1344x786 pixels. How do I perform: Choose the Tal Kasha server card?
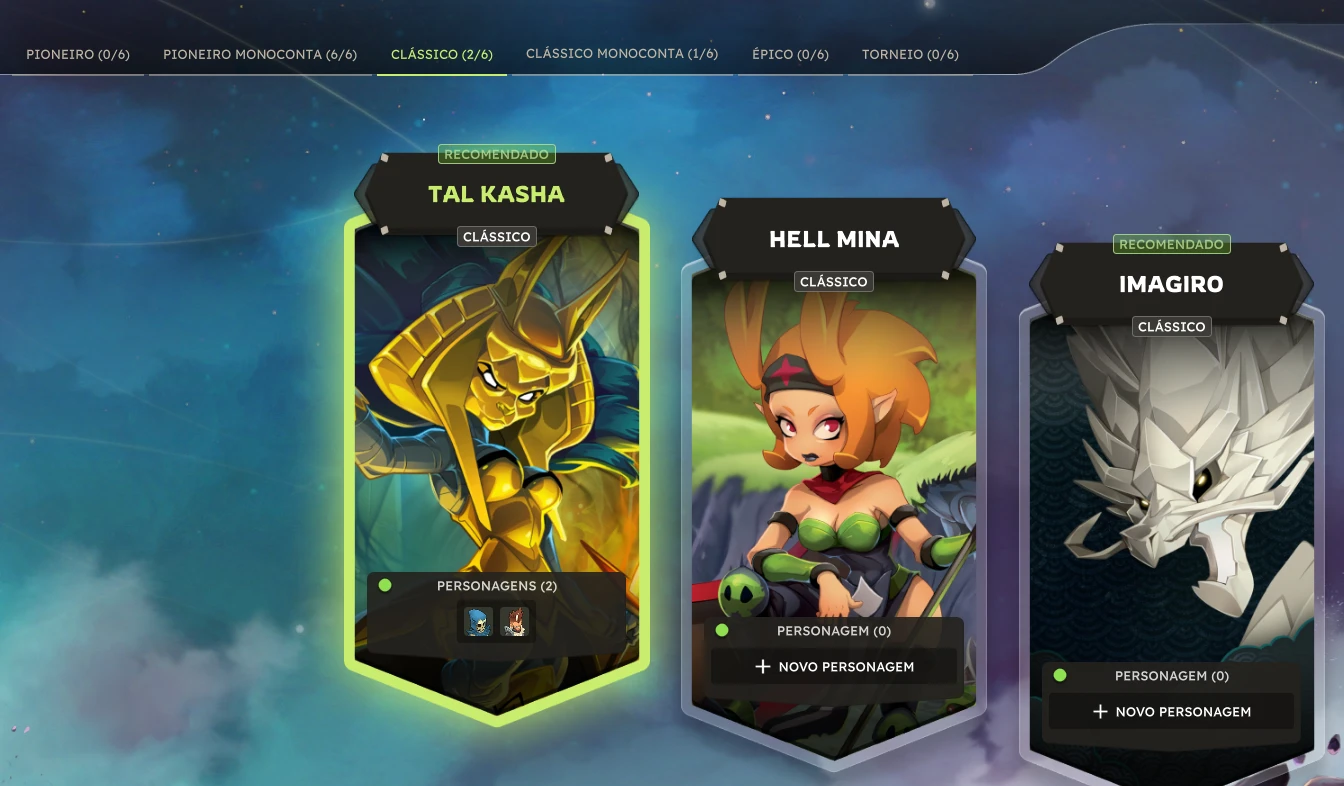(496, 400)
